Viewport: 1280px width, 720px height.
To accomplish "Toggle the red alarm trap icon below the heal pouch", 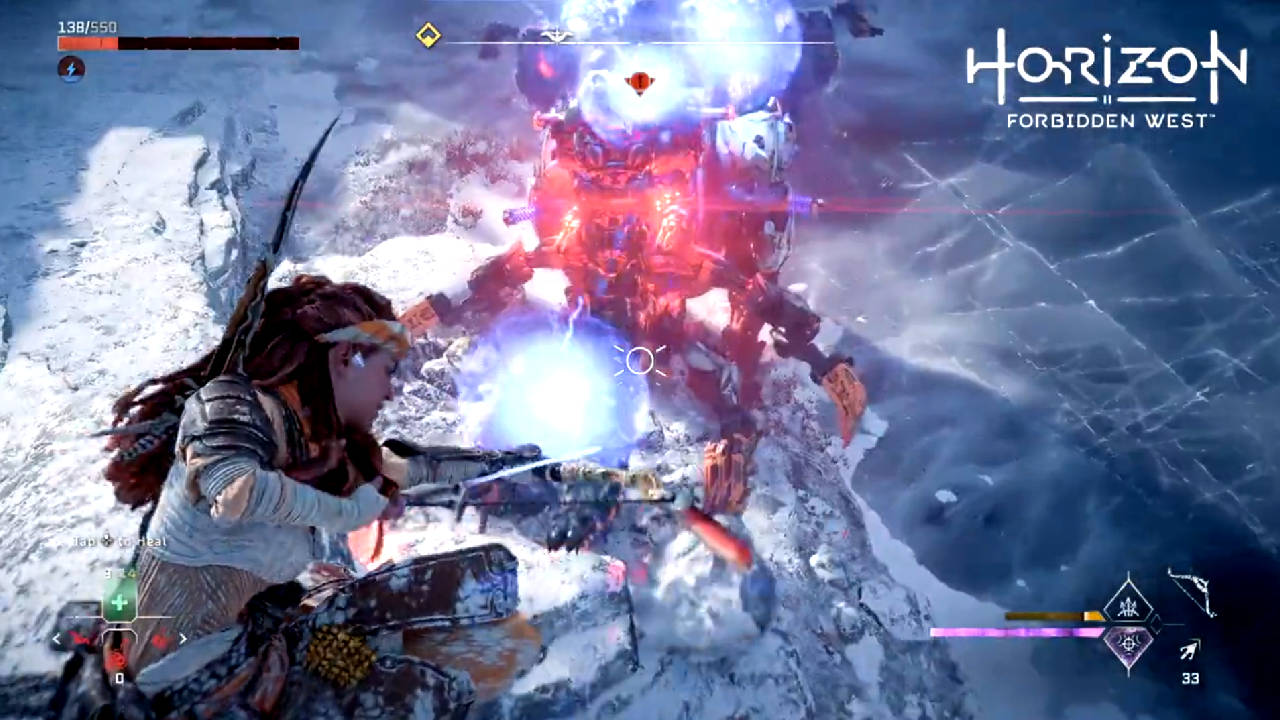I will tap(117, 657).
